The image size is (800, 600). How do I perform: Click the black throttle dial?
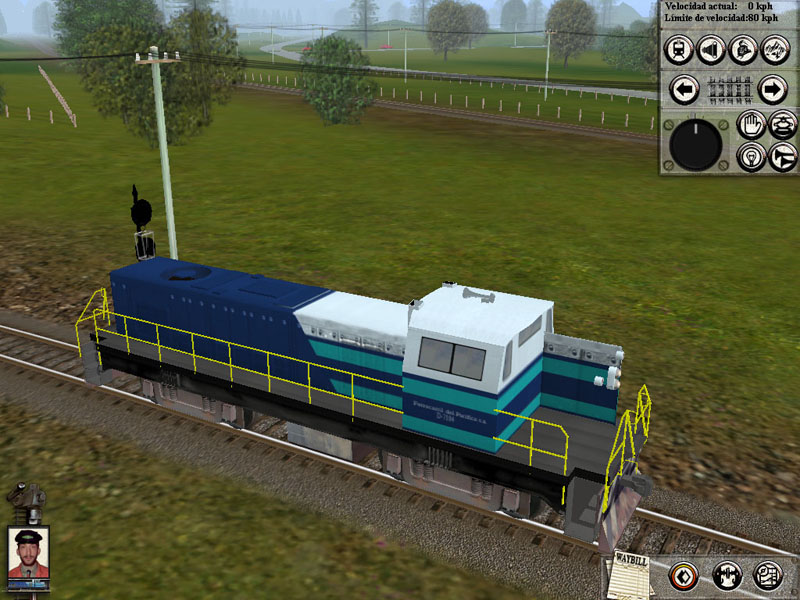pyautogui.click(x=696, y=146)
